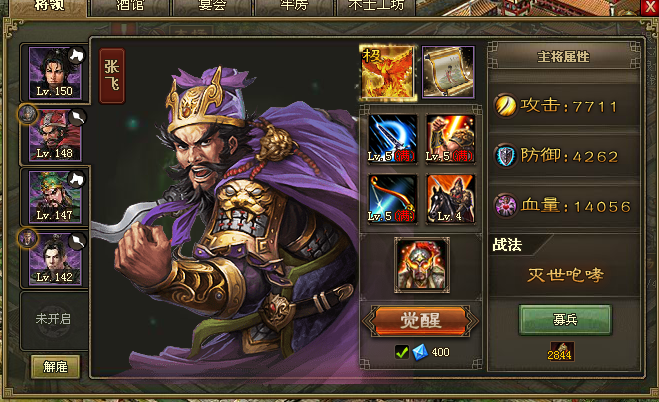
Task: Switch to the 酒馆 tavern tab
Action: pyautogui.click(x=129, y=6)
